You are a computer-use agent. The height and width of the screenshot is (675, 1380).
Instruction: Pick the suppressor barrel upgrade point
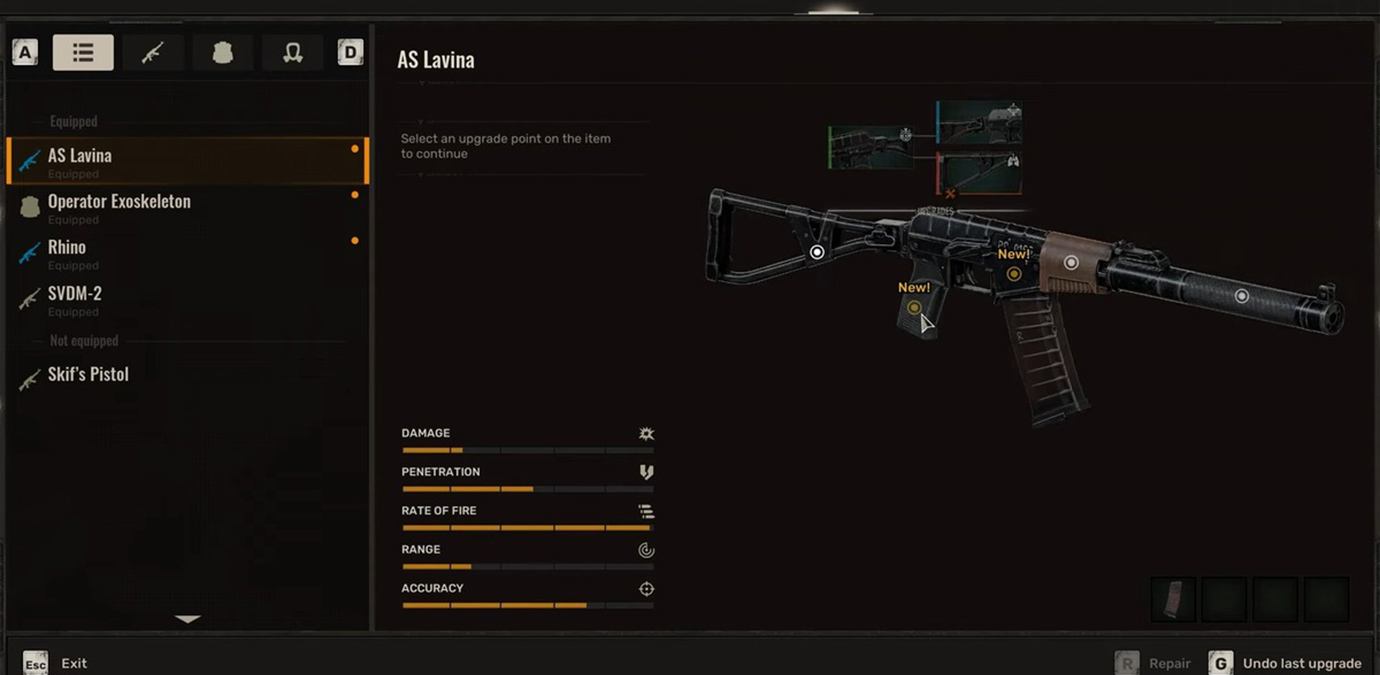pyautogui.click(x=1241, y=296)
